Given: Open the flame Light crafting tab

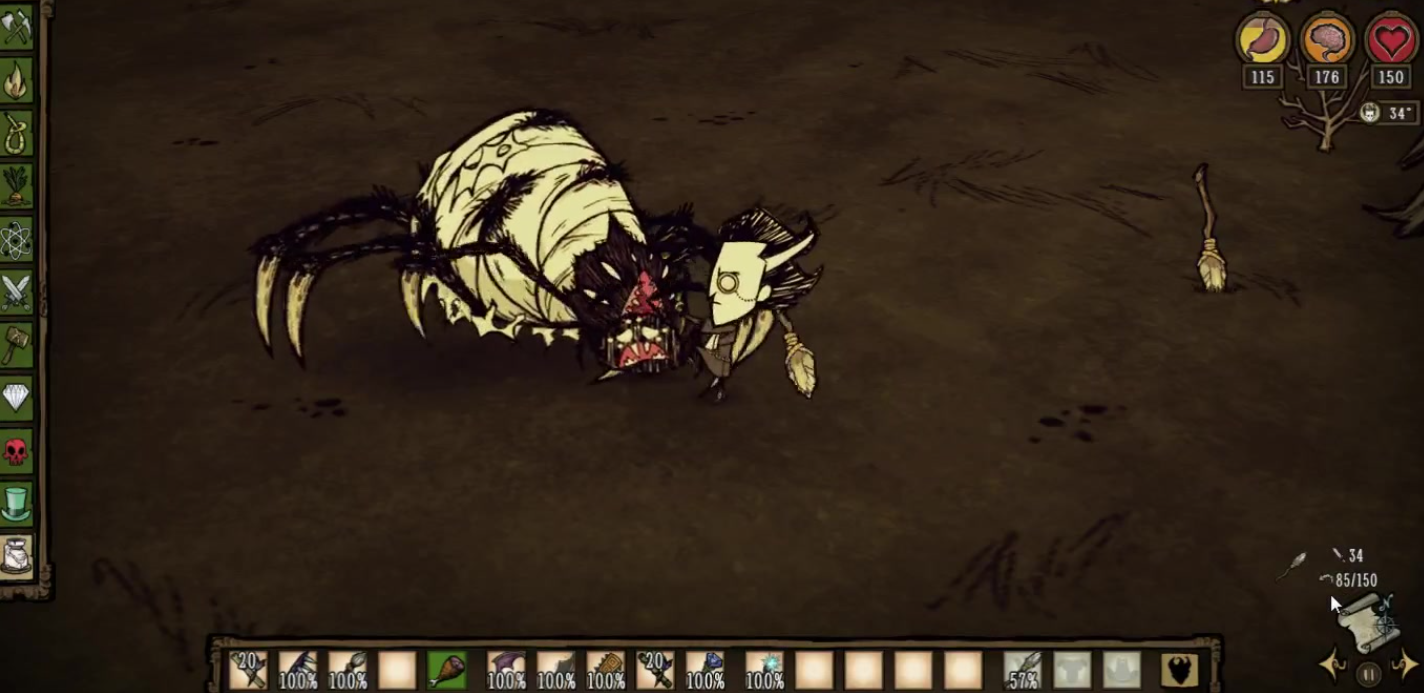Looking at the screenshot, I should (17, 80).
